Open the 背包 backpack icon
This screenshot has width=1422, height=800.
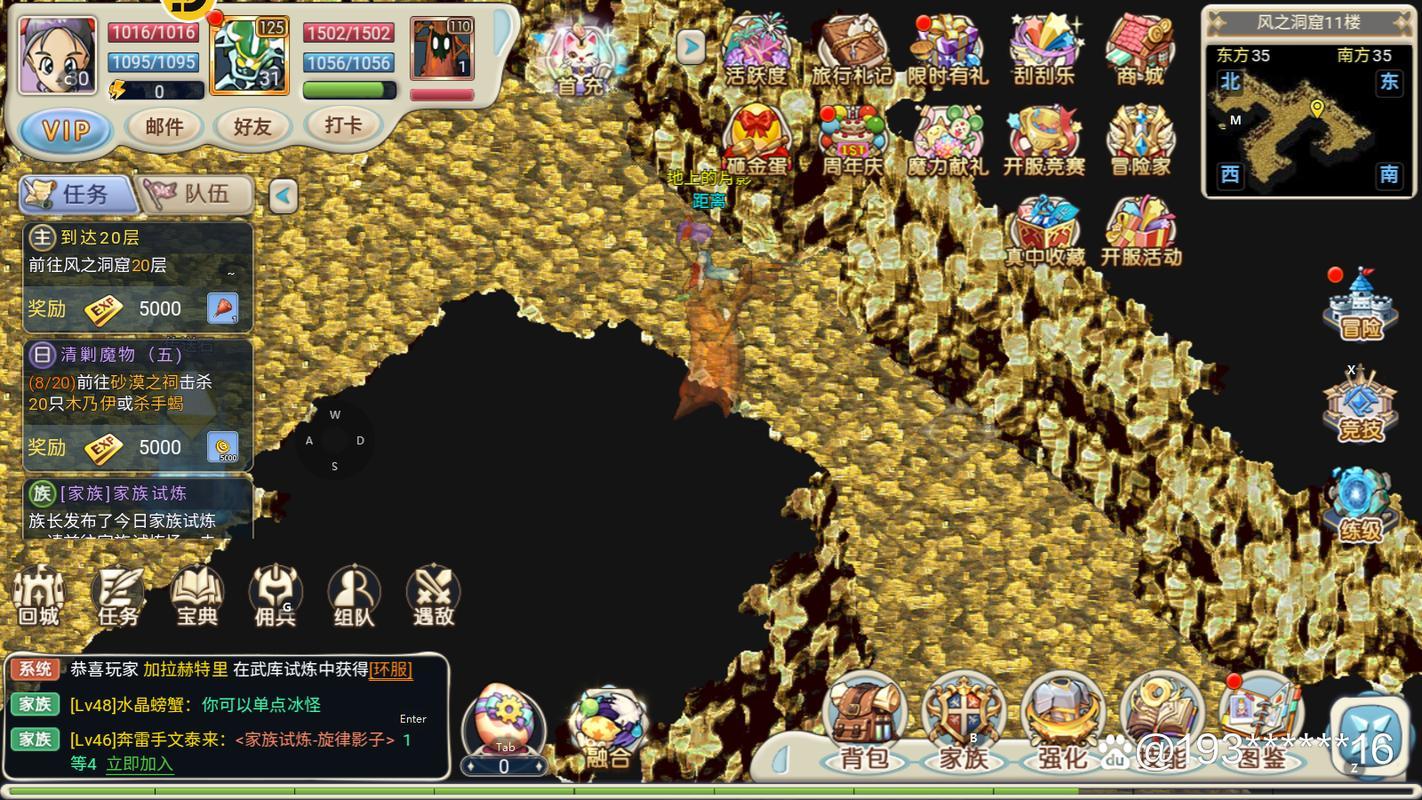click(866, 715)
